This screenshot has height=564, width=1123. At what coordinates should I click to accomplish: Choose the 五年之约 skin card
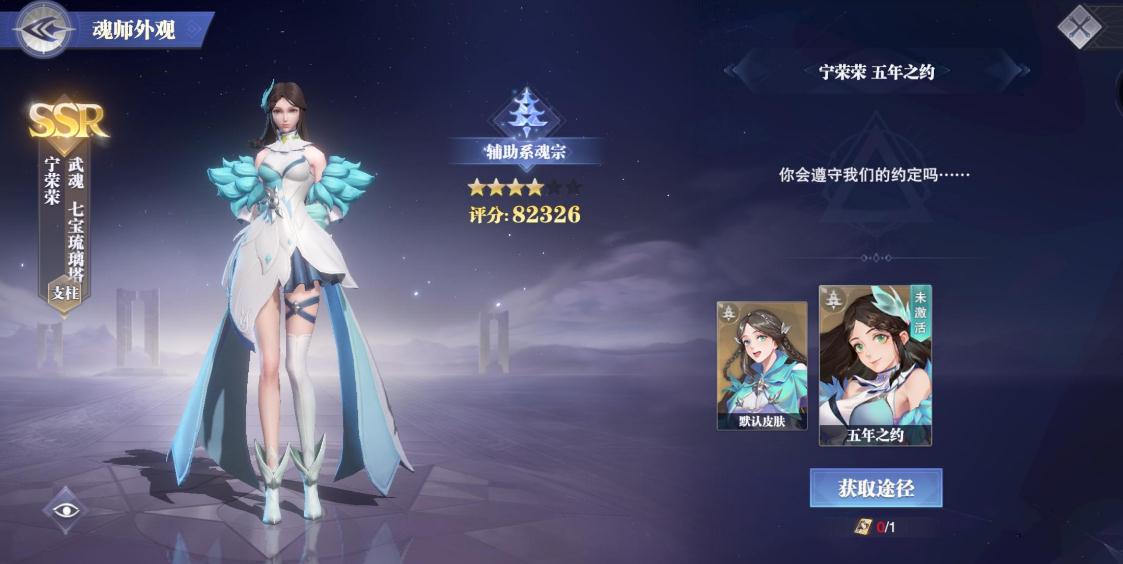coord(875,365)
